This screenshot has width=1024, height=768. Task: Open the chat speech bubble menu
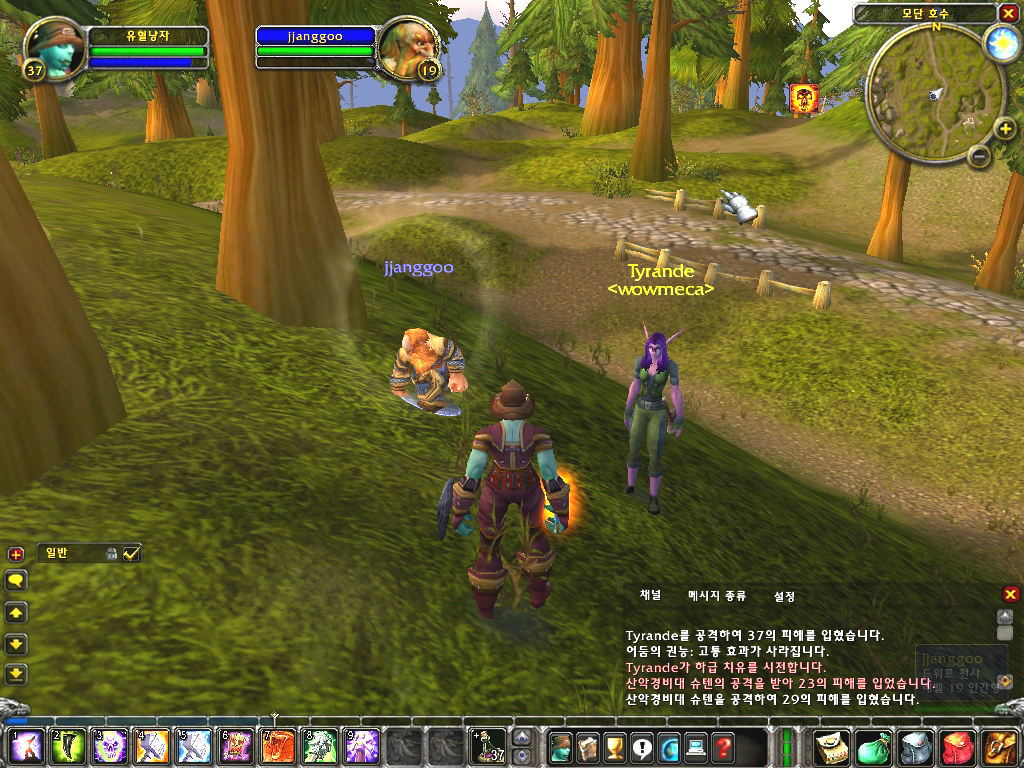[x=16, y=580]
